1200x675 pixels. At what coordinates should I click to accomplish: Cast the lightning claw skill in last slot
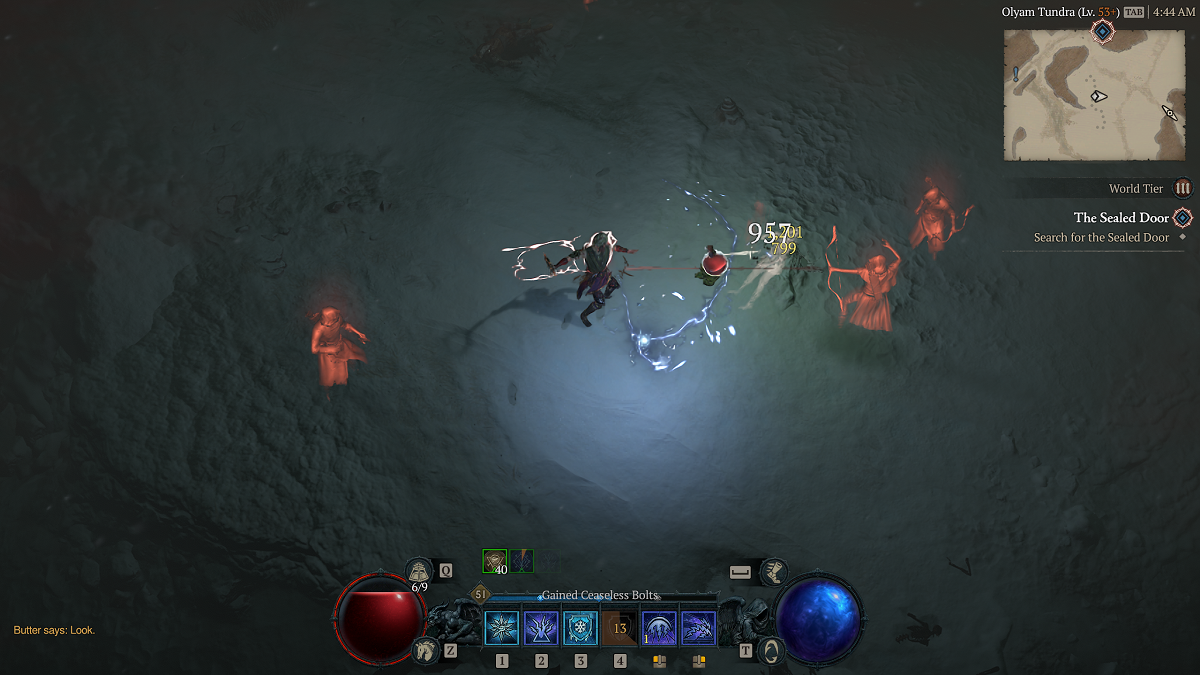(x=698, y=628)
